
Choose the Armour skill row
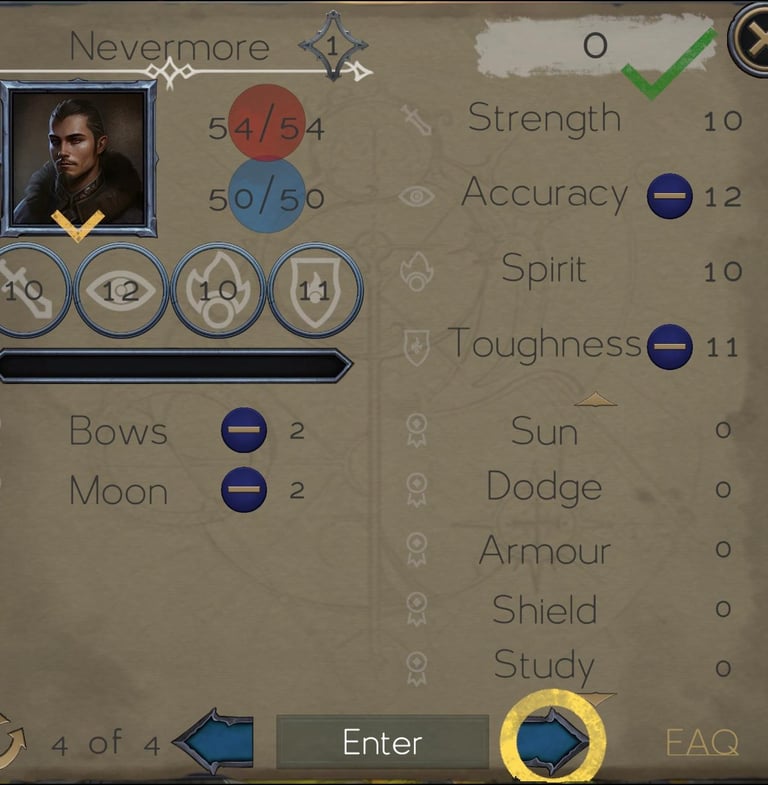point(544,549)
